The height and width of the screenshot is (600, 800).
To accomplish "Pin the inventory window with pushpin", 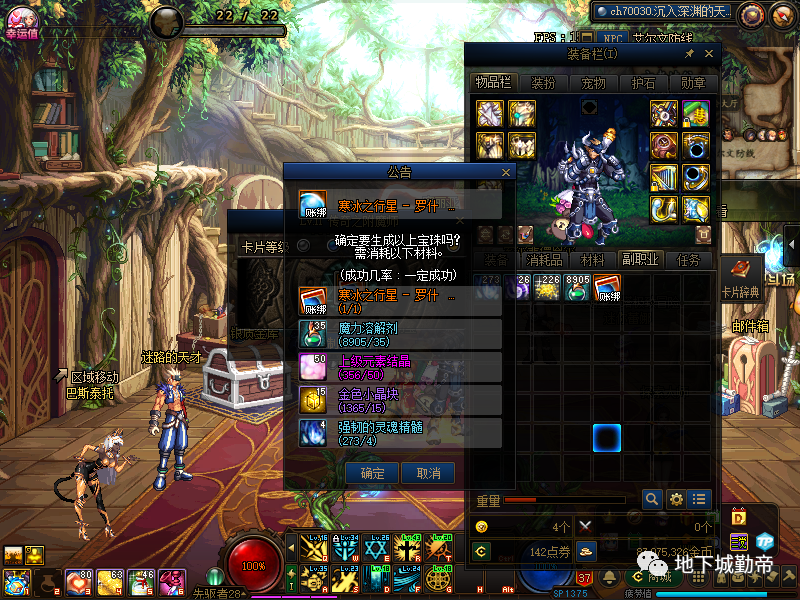I will coord(689,54).
